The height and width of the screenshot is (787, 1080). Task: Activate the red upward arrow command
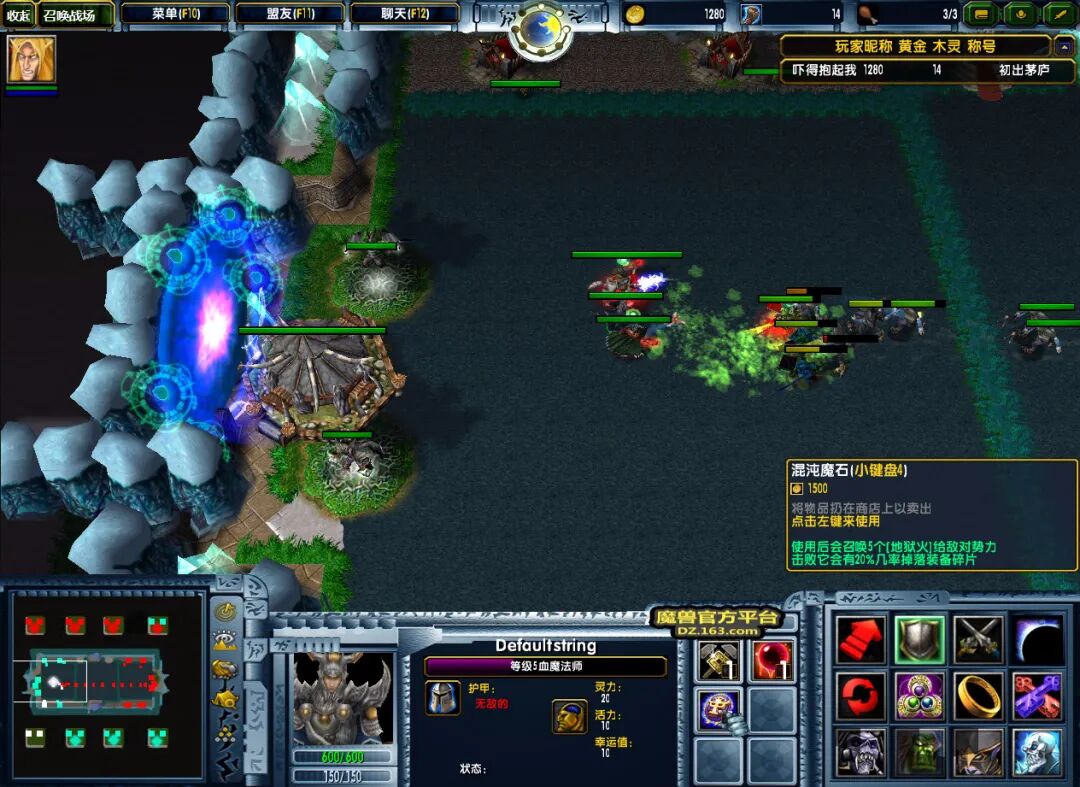(861, 640)
